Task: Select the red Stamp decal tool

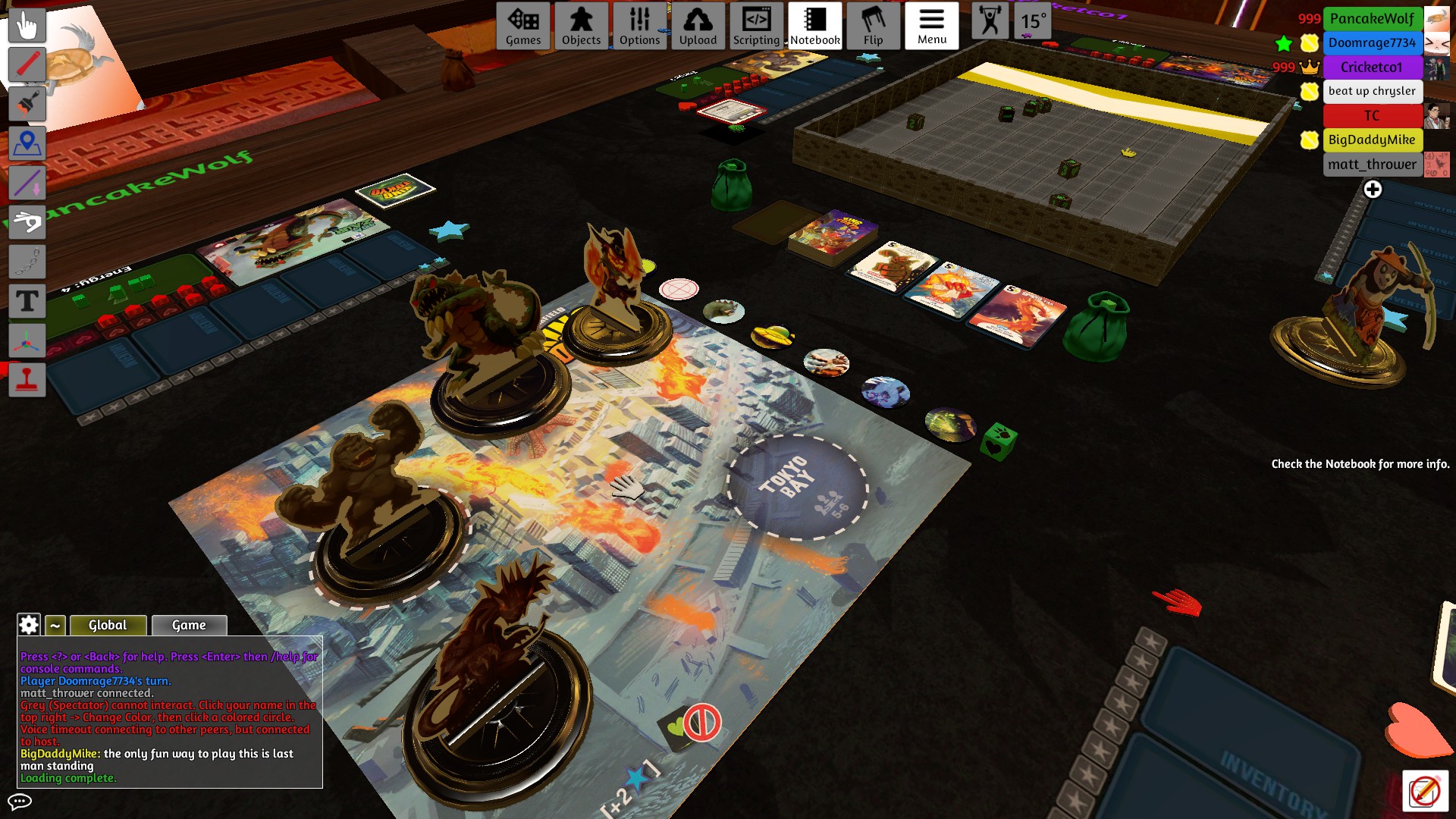Action: (x=27, y=380)
